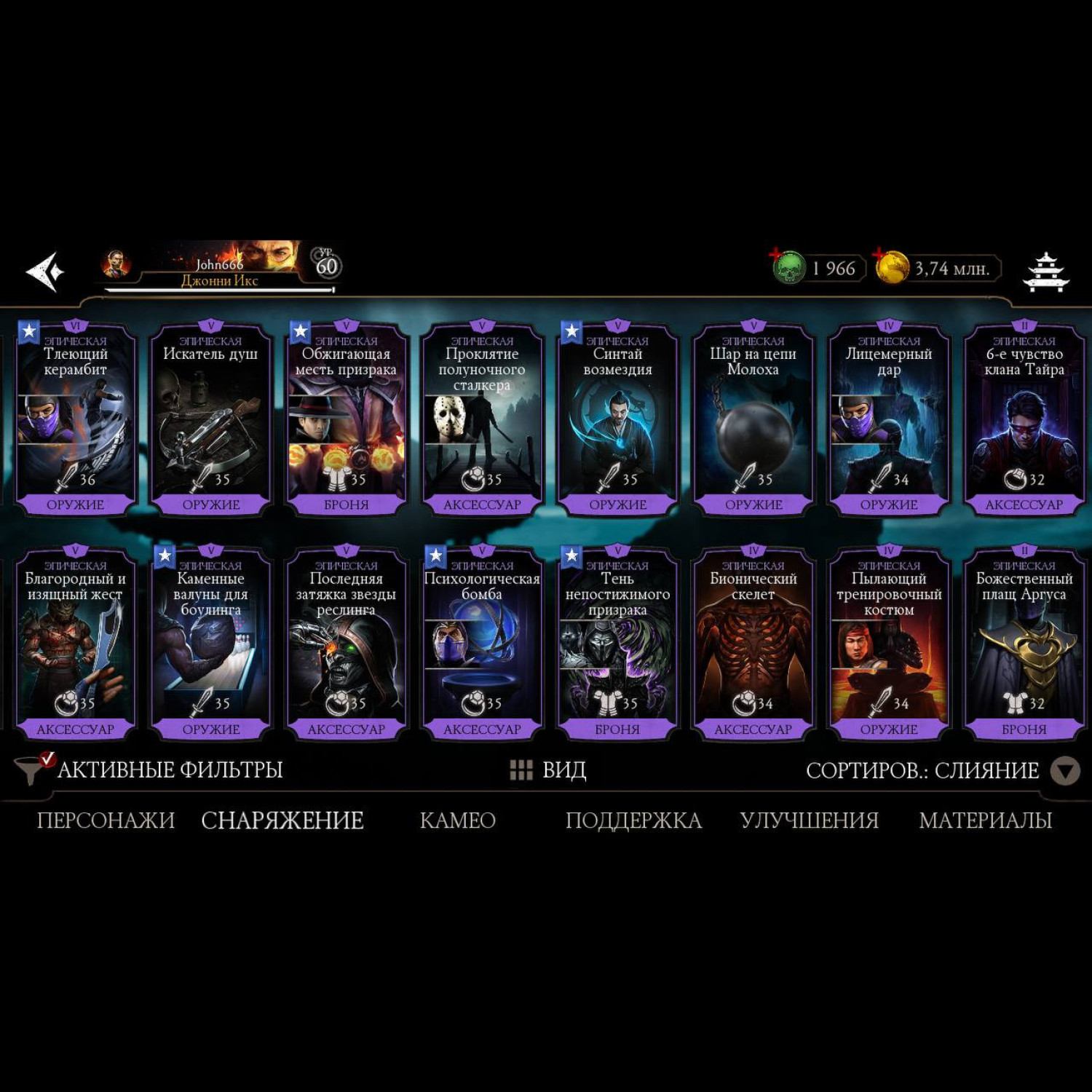Buy more gold koins
This screenshot has width=1092, height=1092.
click(893, 267)
